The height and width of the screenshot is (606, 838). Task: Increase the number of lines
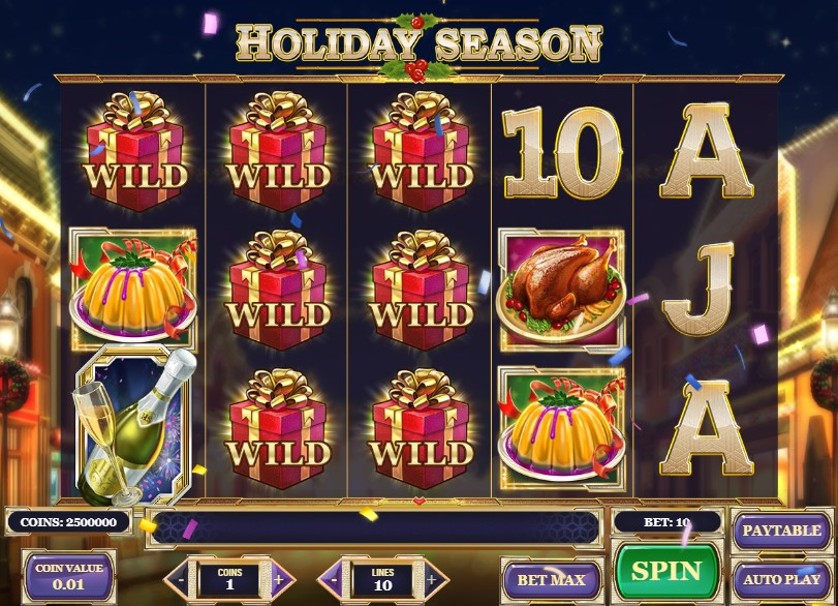click(x=432, y=579)
